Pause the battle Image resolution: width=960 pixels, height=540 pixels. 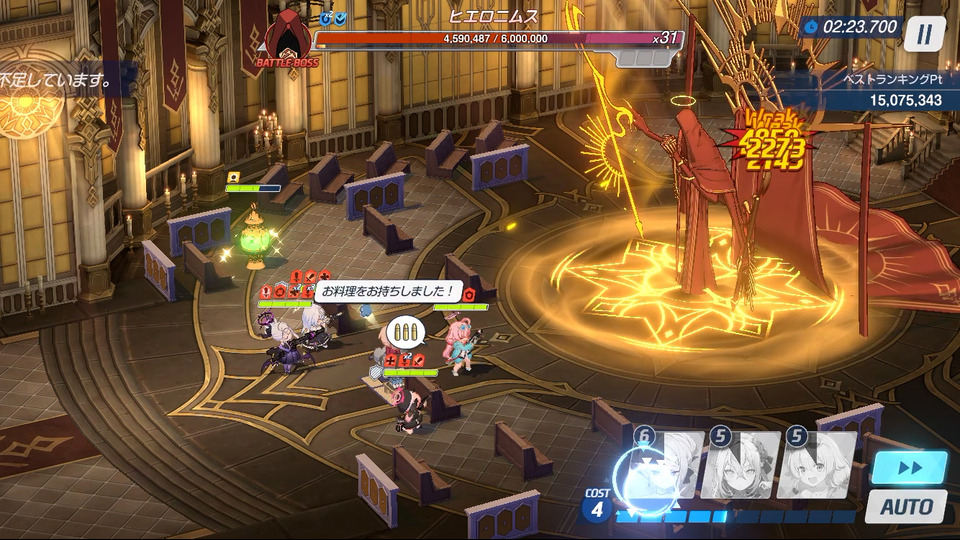(x=924, y=35)
